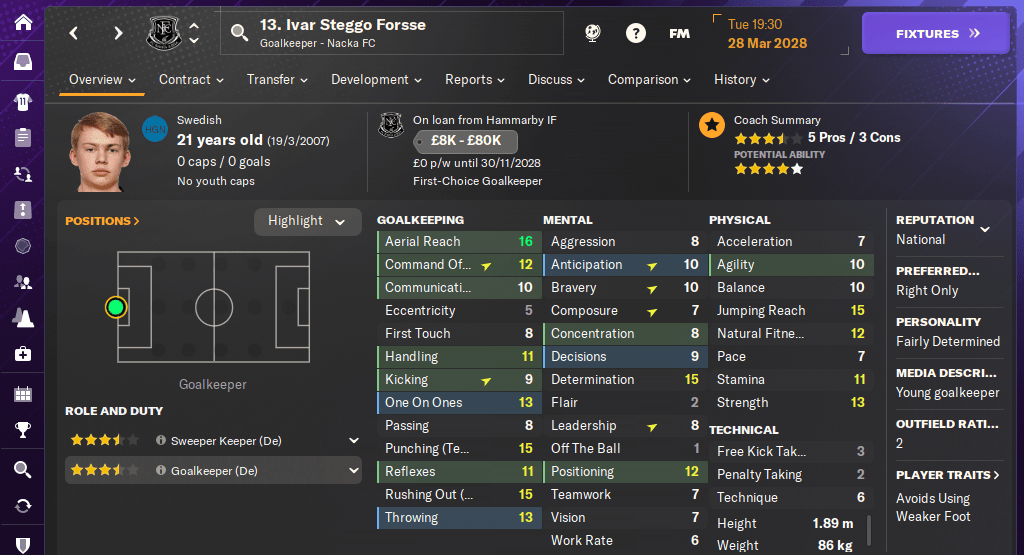
Task: Open the Overview tab dropdown
Action: point(103,80)
